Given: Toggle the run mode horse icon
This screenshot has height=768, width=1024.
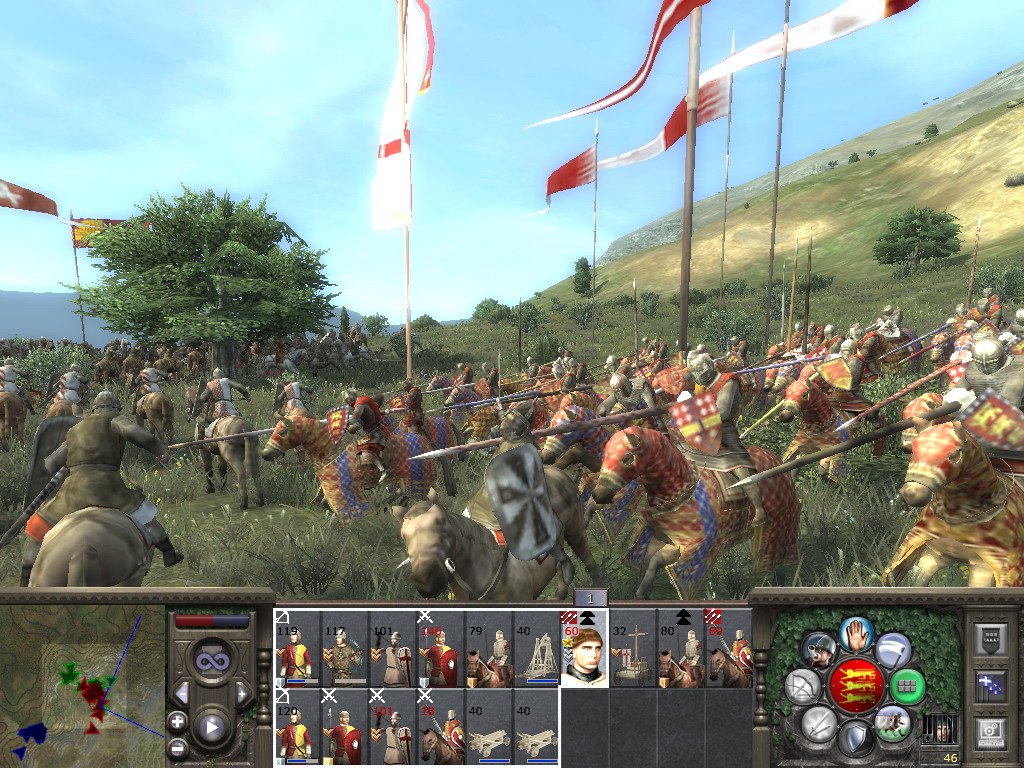Looking at the screenshot, I should tap(892, 723).
